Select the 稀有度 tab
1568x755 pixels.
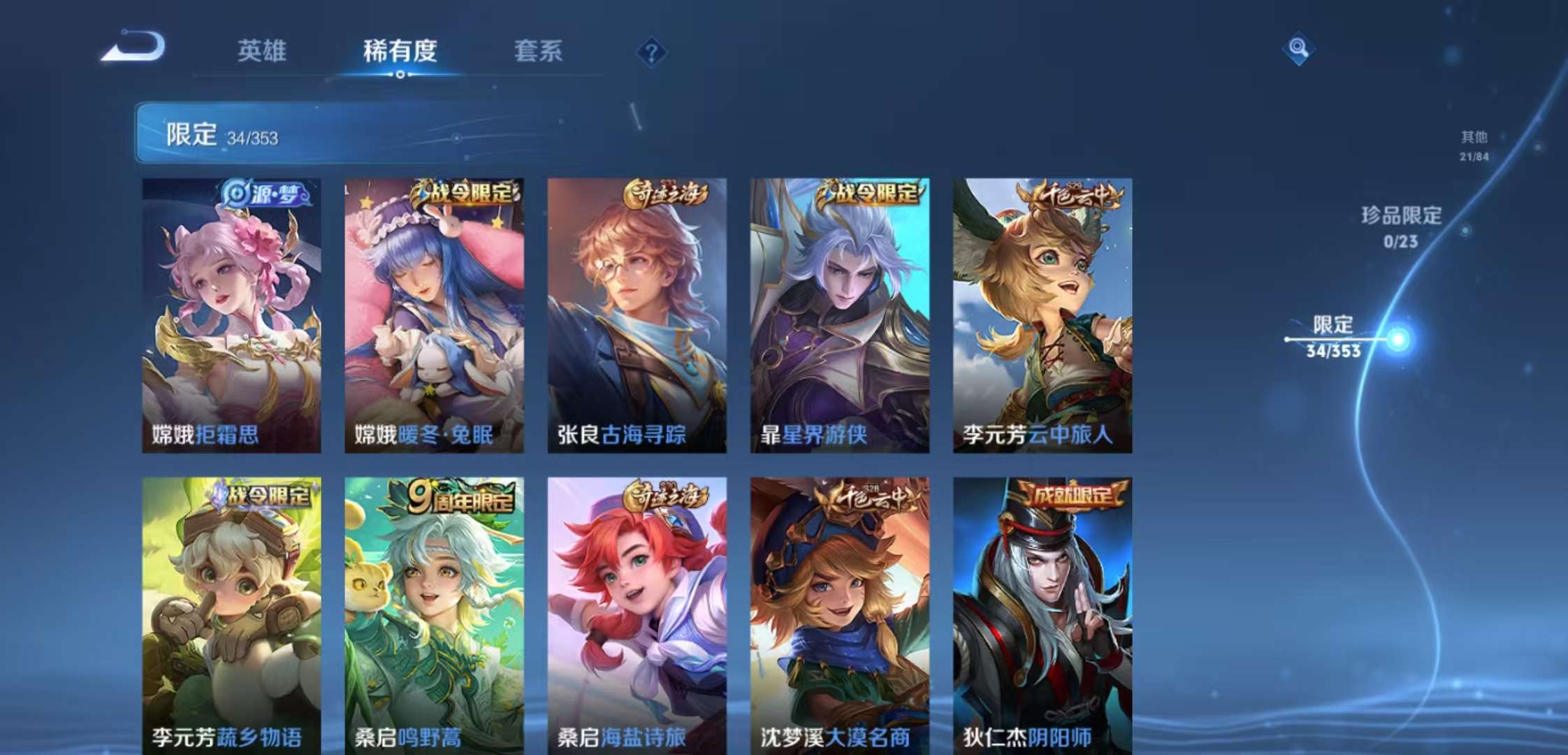pos(400,50)
